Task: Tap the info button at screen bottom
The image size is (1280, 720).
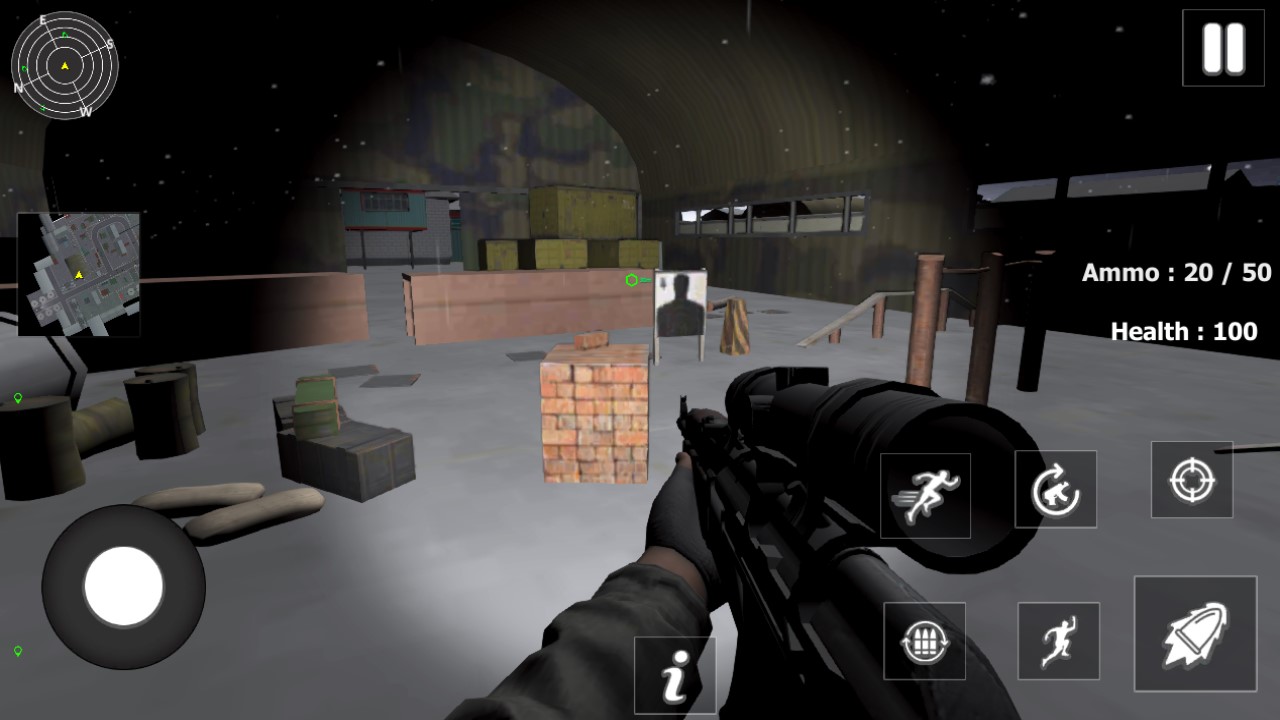Action: [675, 675]
